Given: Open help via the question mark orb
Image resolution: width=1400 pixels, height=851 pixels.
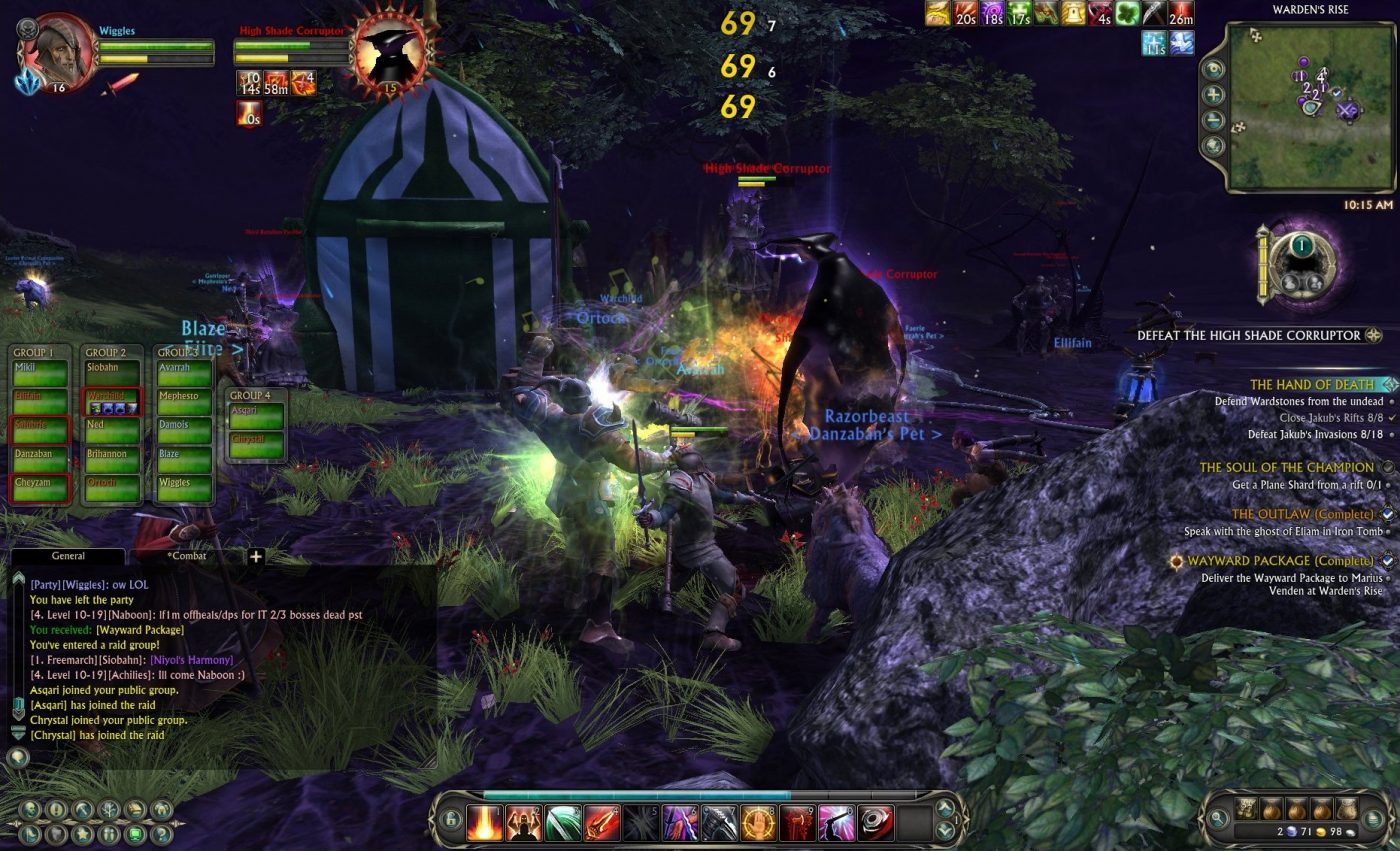Looking at the screenshot, I should click(x=160, y=834).
